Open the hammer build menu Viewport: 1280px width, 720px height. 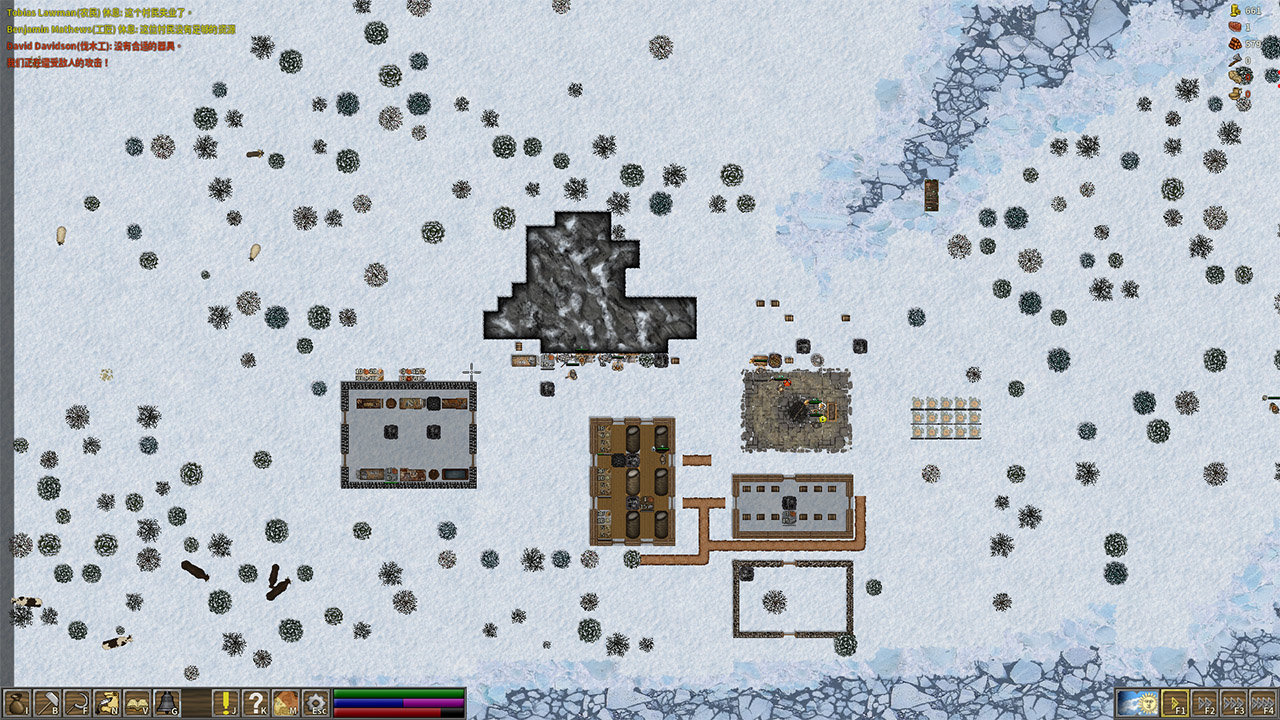[x=47, y=703]
